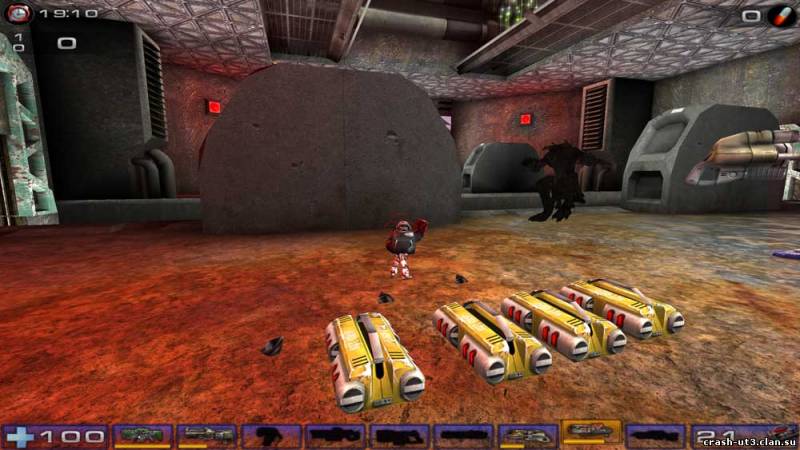
Task: Click the highlighted Rocket Launcher slot
Action: point(591,433)
